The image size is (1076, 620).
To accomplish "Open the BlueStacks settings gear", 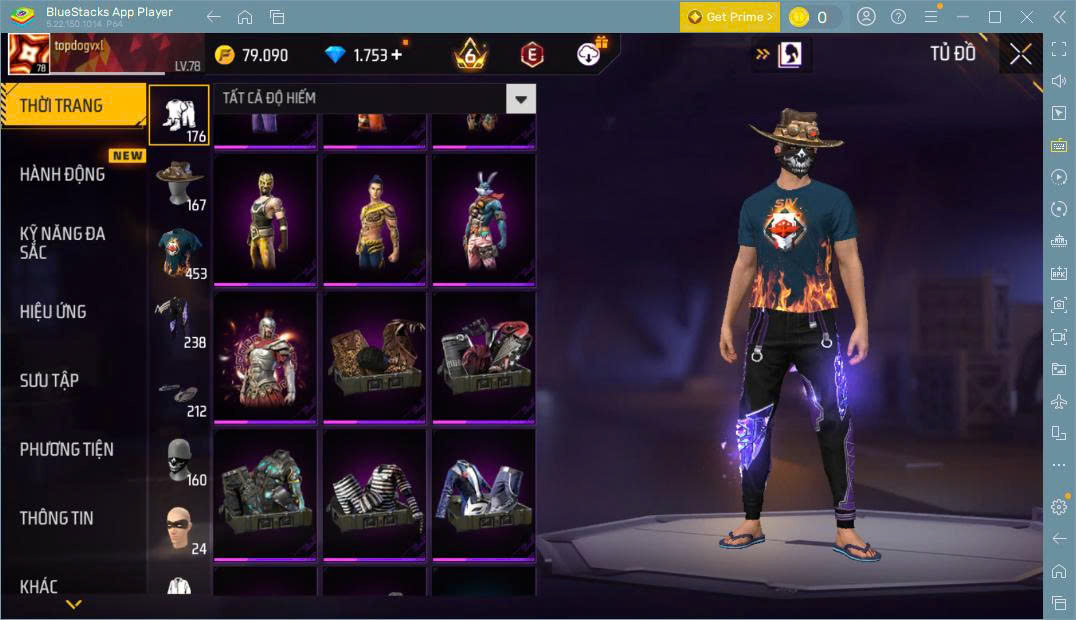I will point(1059,507).
